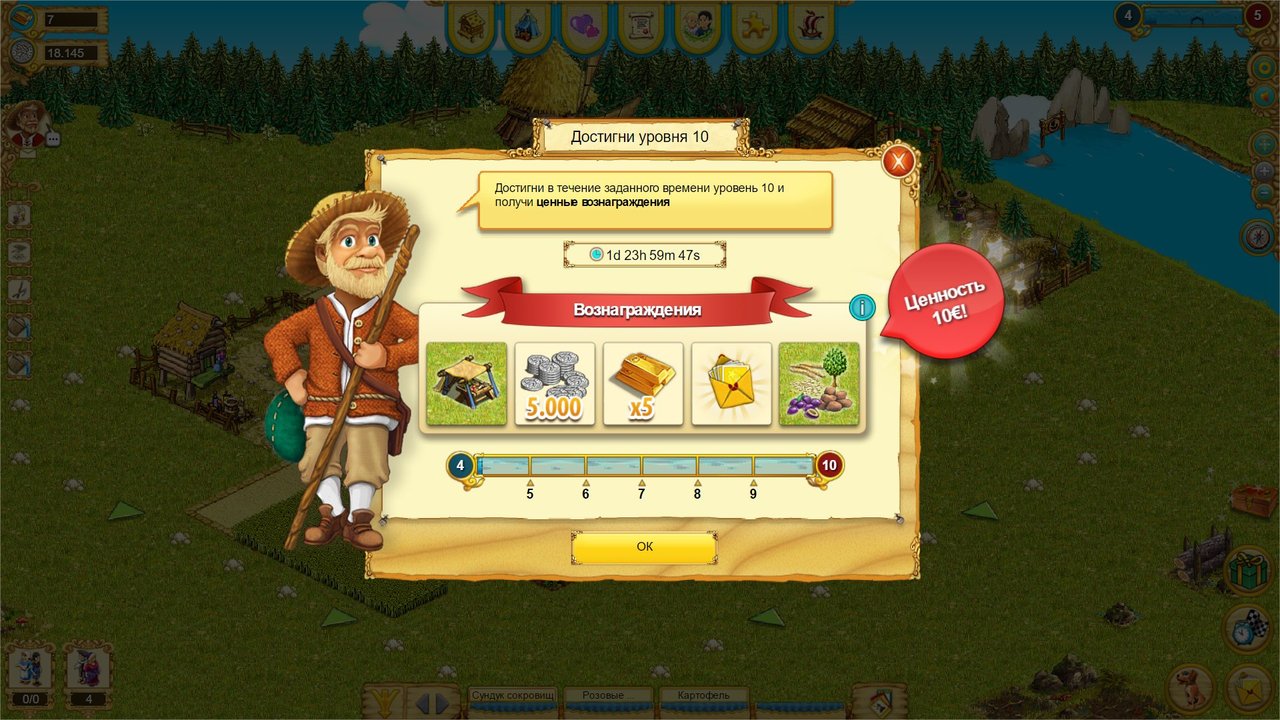Open the blue tent shop menu

528,26
